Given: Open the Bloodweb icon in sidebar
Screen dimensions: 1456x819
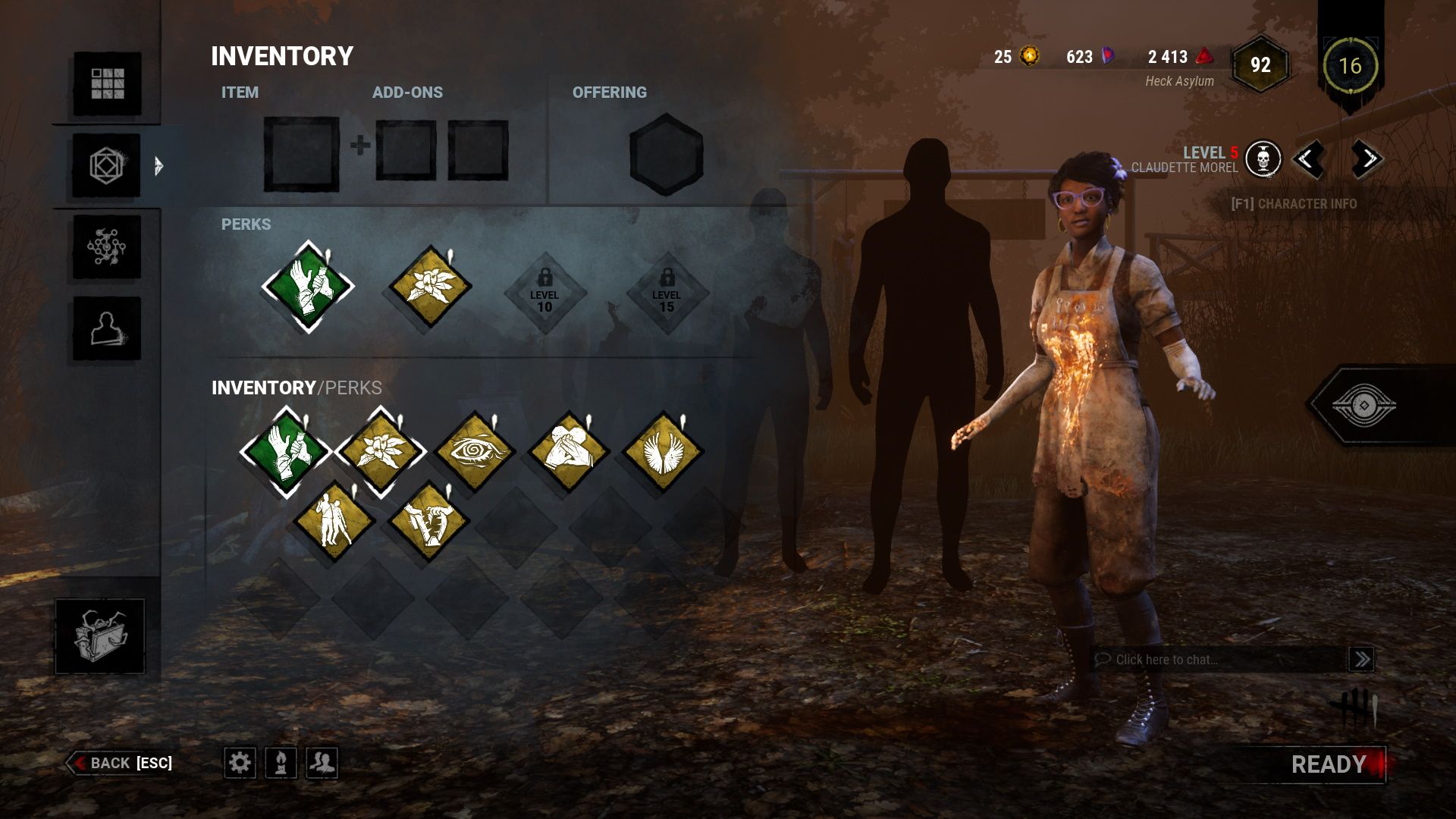Looking at the screenshot, I should tap(109, 246).
